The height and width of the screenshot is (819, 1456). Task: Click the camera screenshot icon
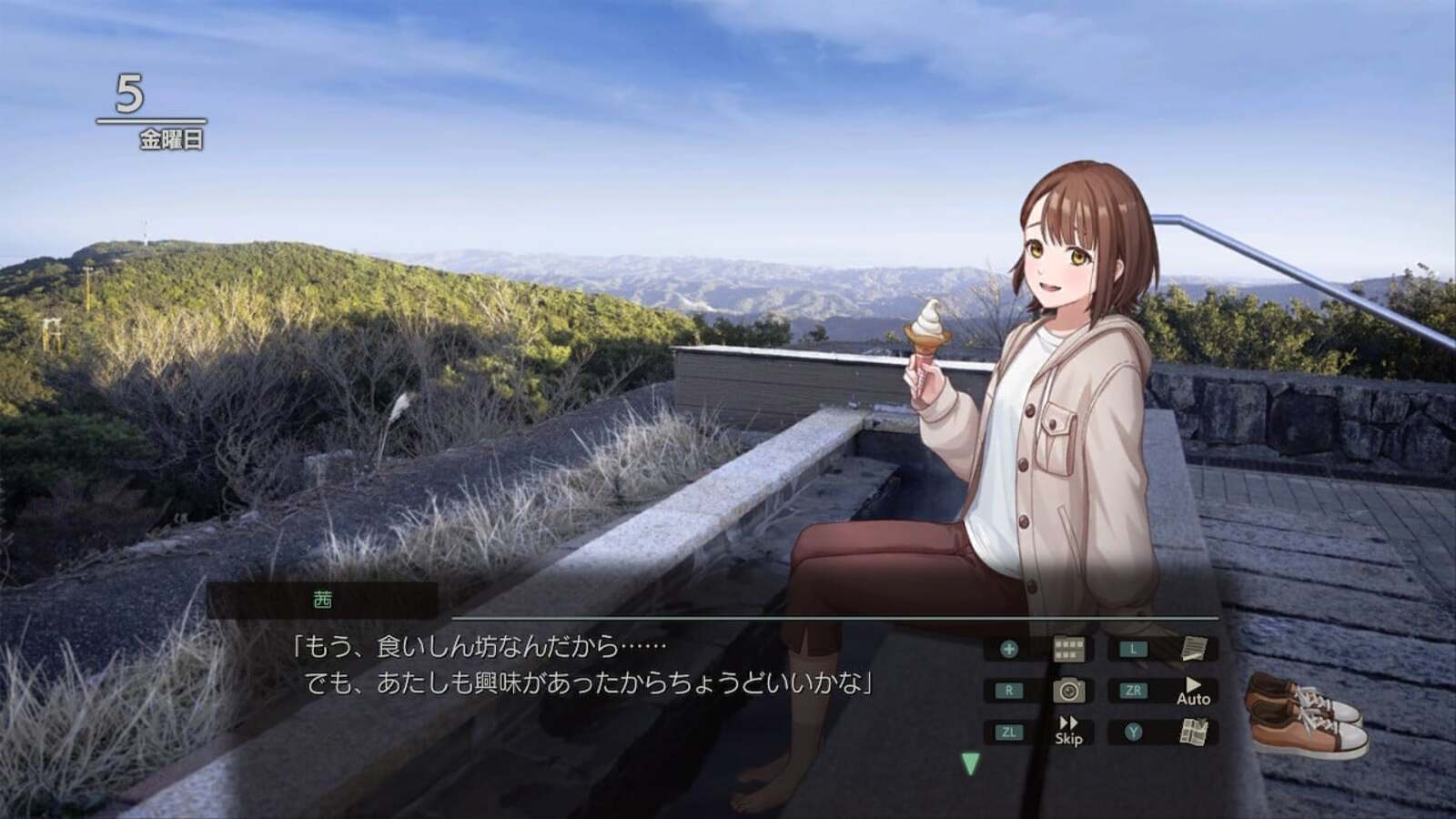point(1068,691)
